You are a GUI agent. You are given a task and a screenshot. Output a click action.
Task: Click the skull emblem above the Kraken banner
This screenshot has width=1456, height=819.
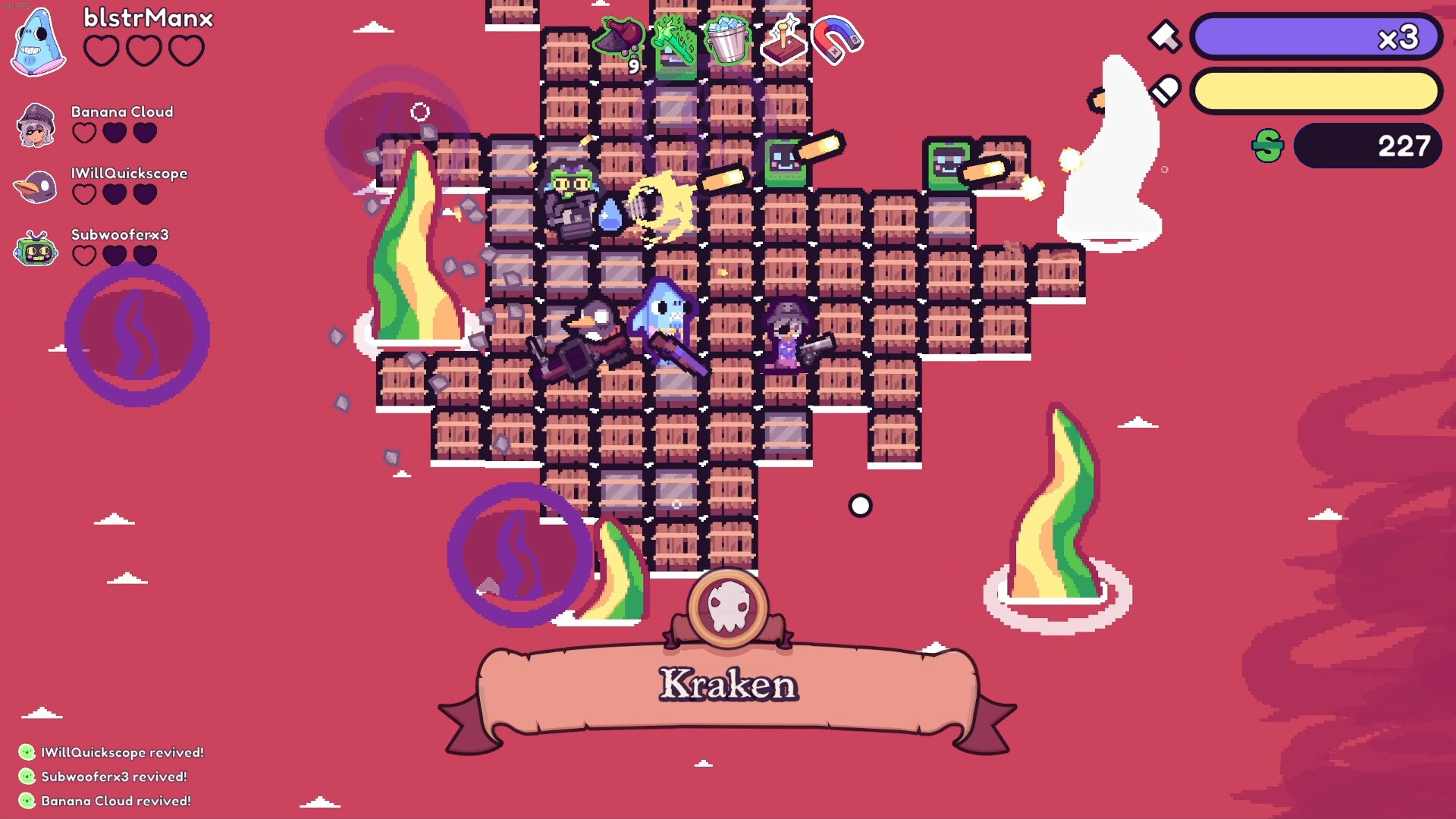[729, 610]
